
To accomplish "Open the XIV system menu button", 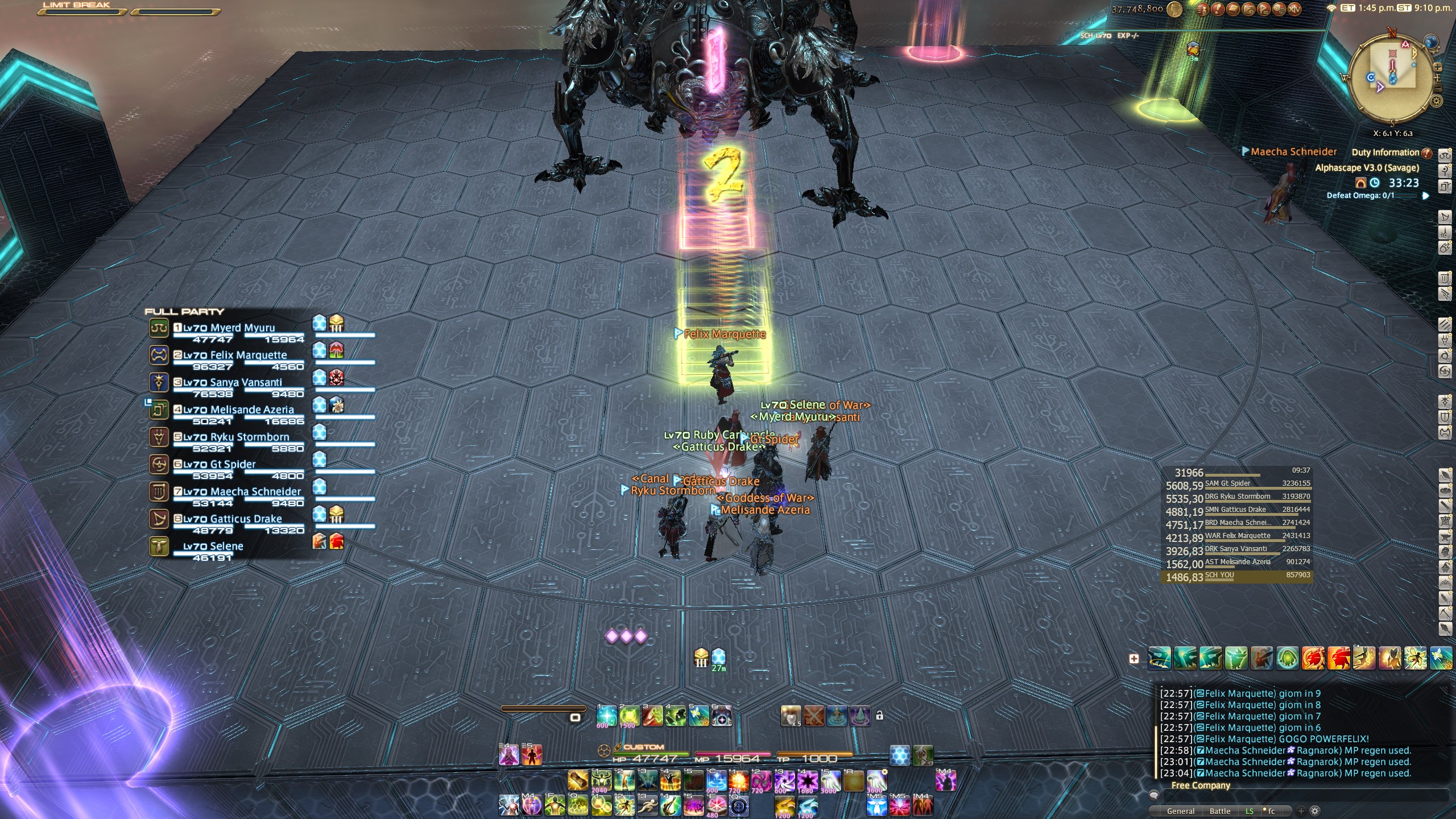I will pyautogui.click(x=1294, y=9).
